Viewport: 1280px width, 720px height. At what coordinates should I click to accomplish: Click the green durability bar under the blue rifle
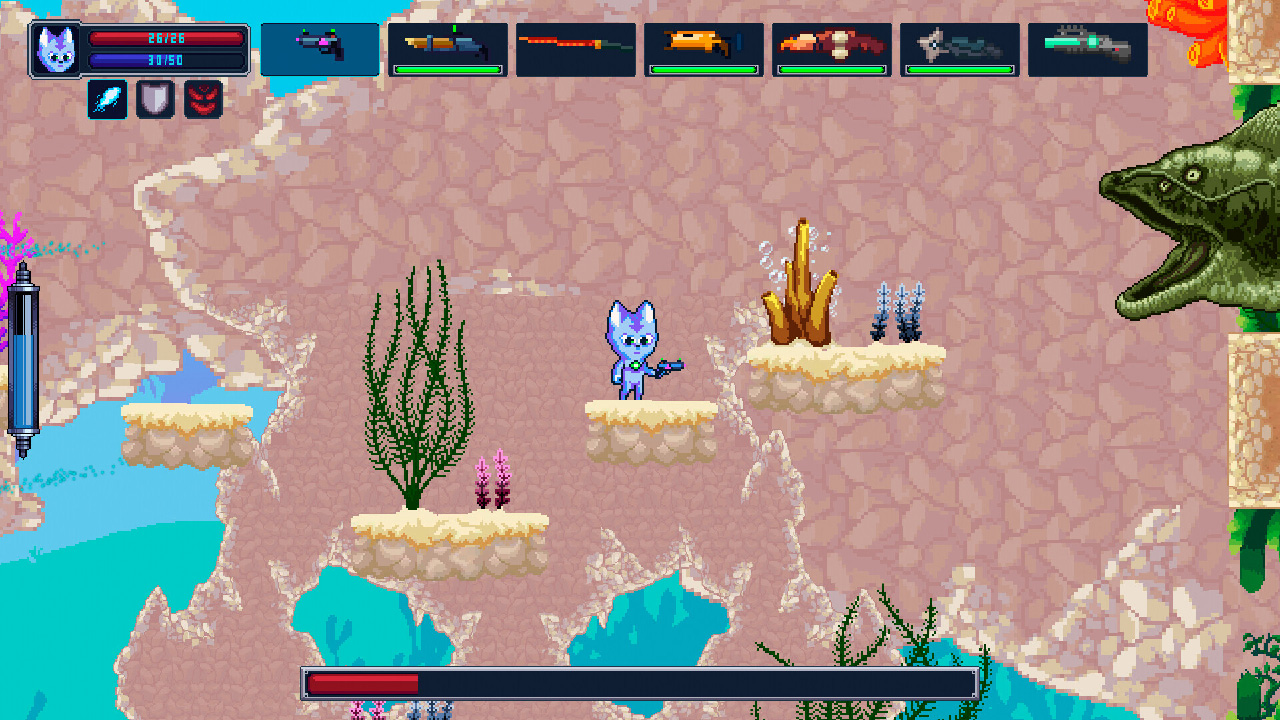pyautogui.click(x=448, y=70)
